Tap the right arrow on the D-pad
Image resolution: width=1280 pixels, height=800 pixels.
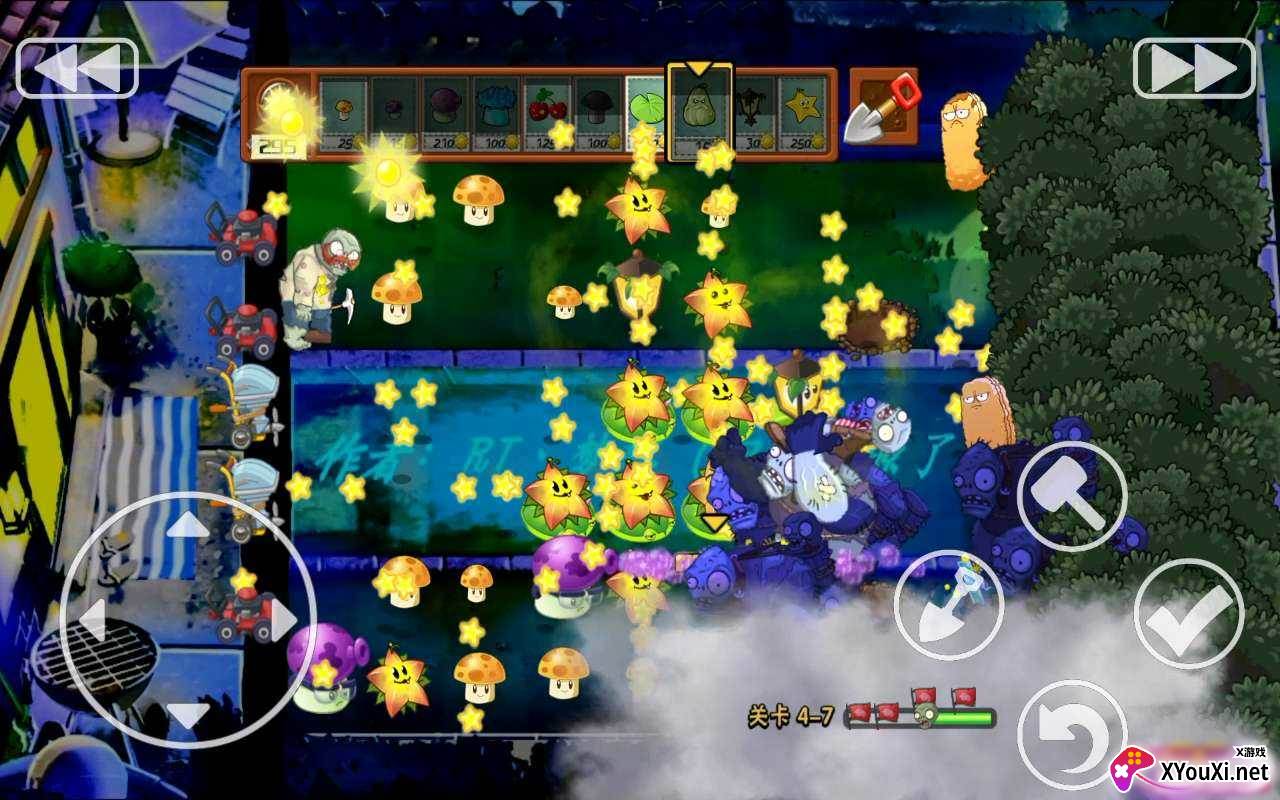(280, 618)
